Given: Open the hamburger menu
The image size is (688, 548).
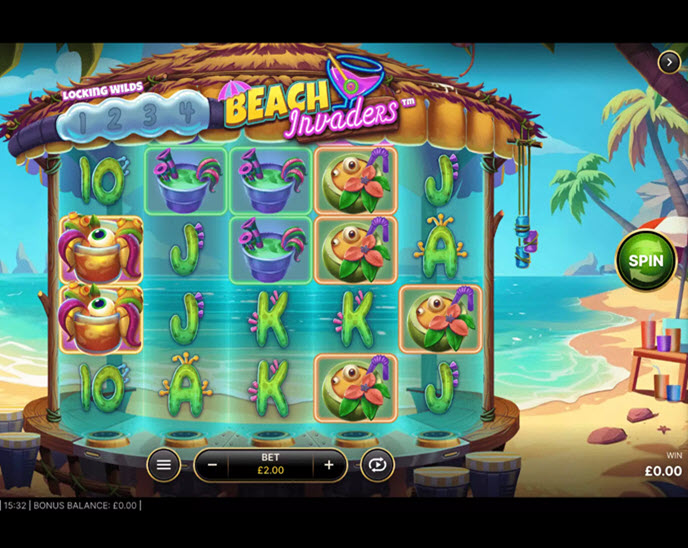Looking at the screenshot, I should pyautogui.click(x=164, y=465).
